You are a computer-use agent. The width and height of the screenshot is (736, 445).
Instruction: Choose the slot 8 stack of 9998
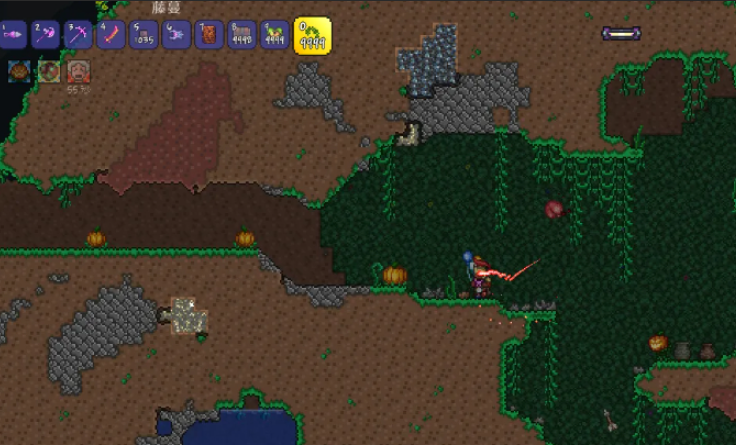pos(241,35)
